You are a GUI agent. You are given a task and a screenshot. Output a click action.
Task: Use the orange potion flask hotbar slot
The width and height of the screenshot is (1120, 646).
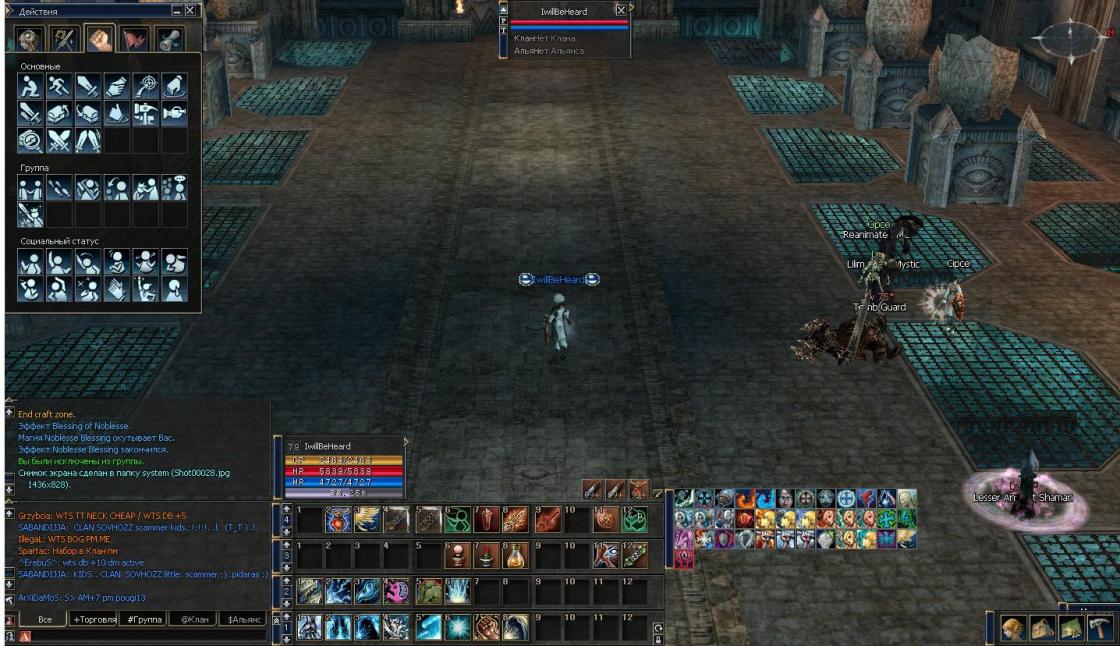click(x=515, y=555)
